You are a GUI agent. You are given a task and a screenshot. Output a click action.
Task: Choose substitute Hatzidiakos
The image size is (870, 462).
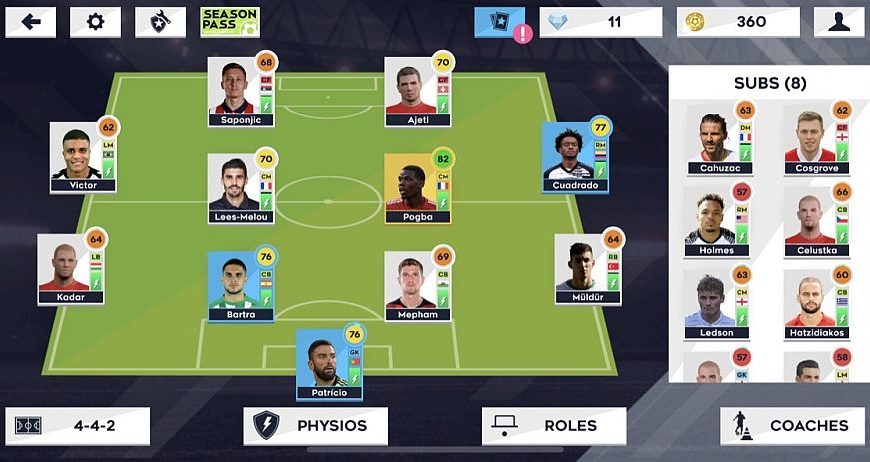point(816,303)
